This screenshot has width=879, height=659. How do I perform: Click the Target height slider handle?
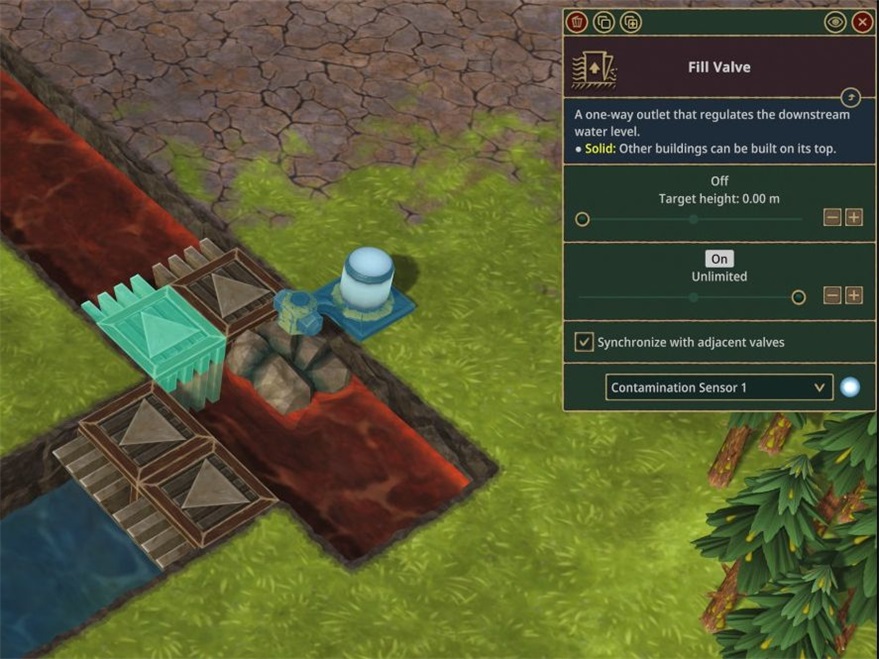[583, 219]
